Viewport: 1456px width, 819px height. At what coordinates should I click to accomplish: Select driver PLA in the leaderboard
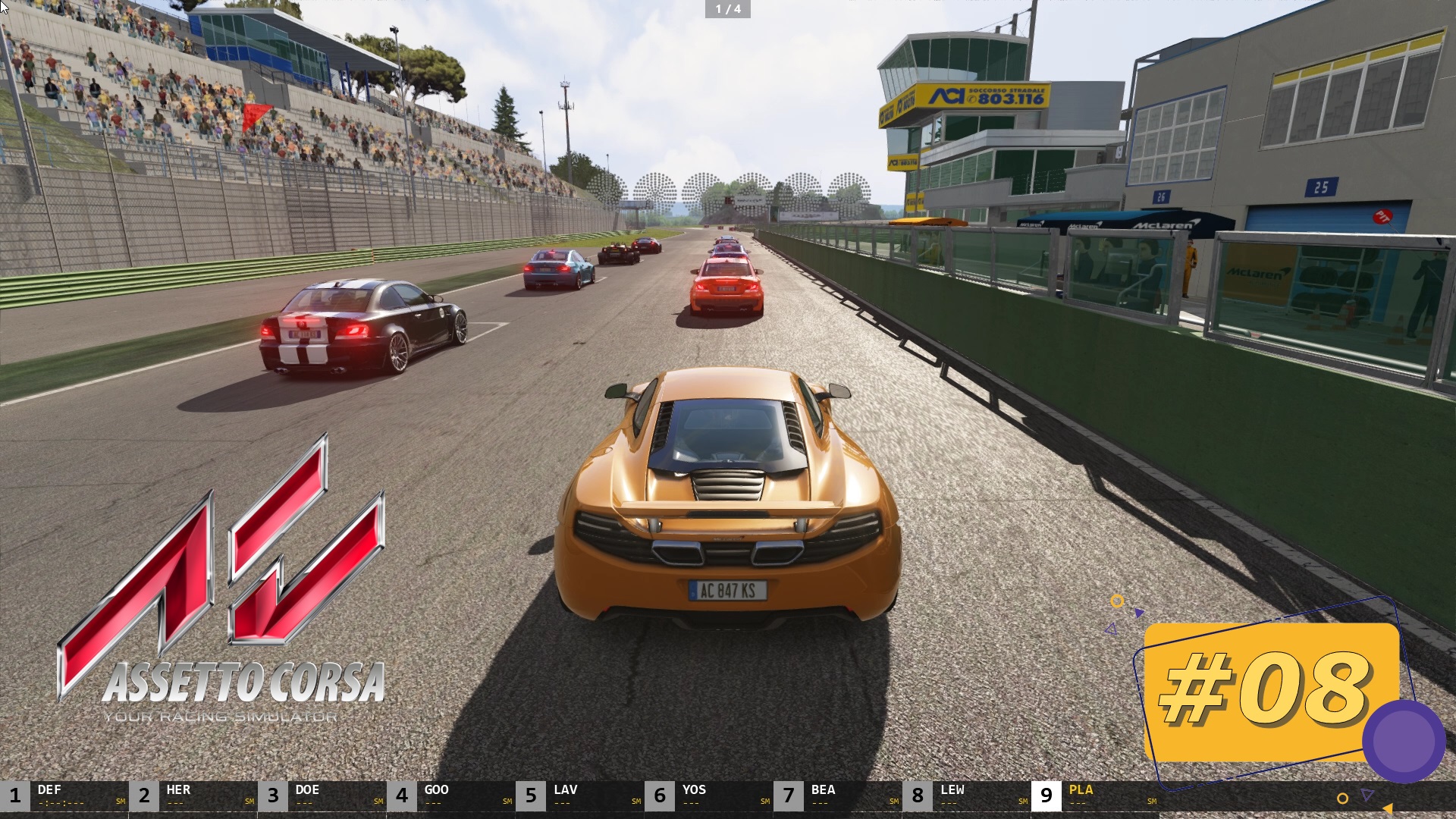(x=1081, y=789)
